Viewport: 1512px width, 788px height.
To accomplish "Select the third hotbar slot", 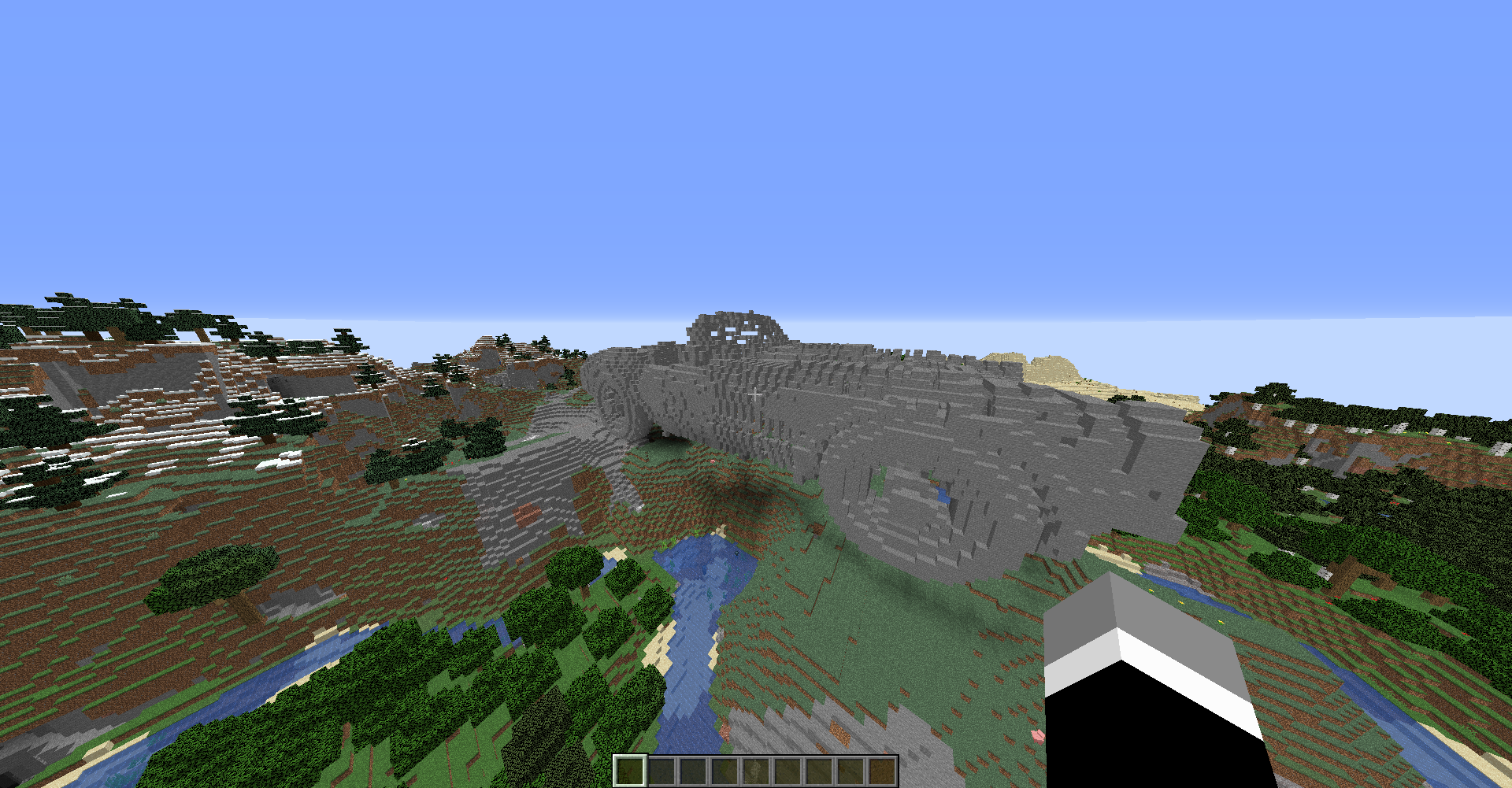I will (x=694, y=771).
